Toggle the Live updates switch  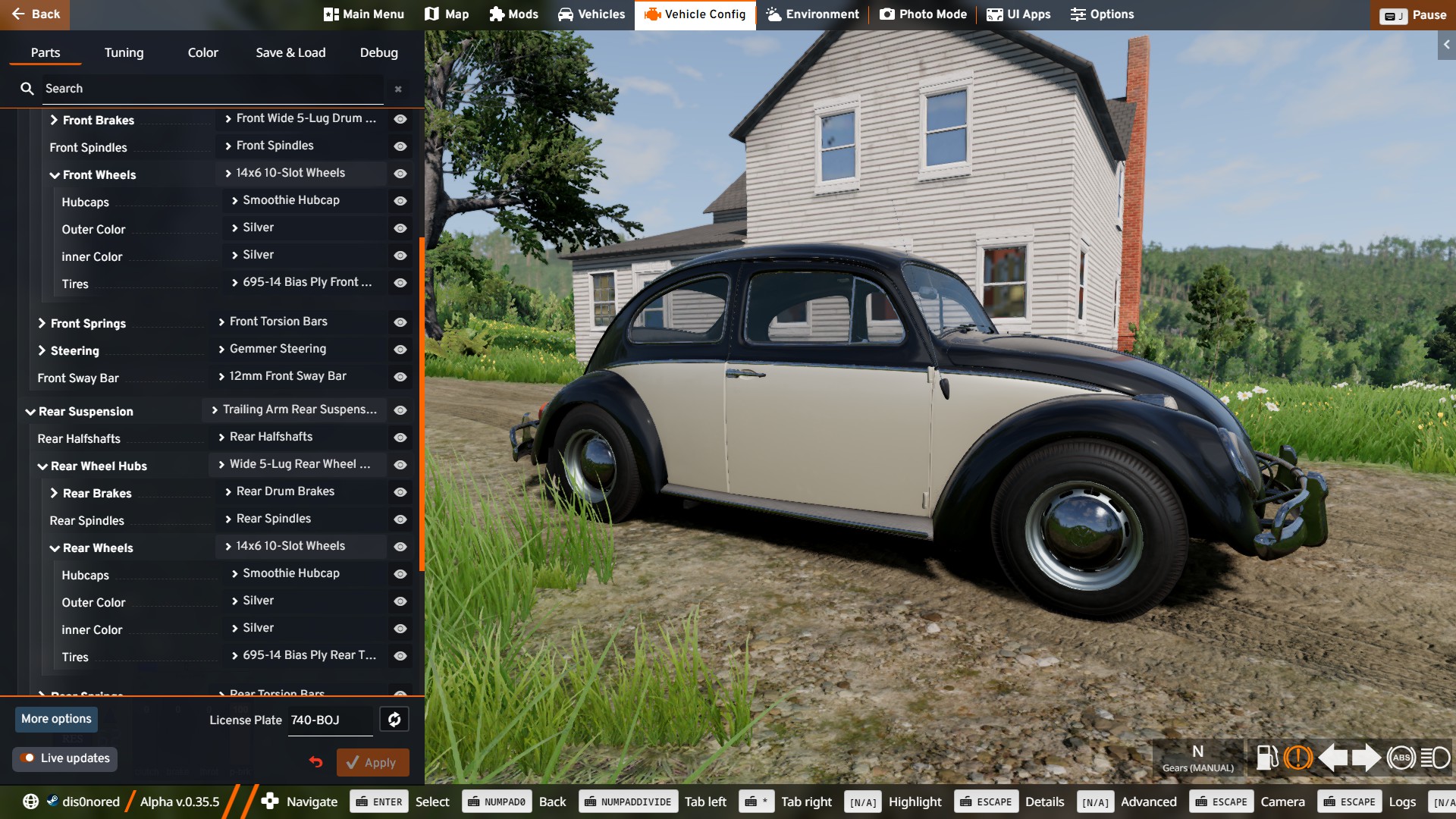pos(28,758)
